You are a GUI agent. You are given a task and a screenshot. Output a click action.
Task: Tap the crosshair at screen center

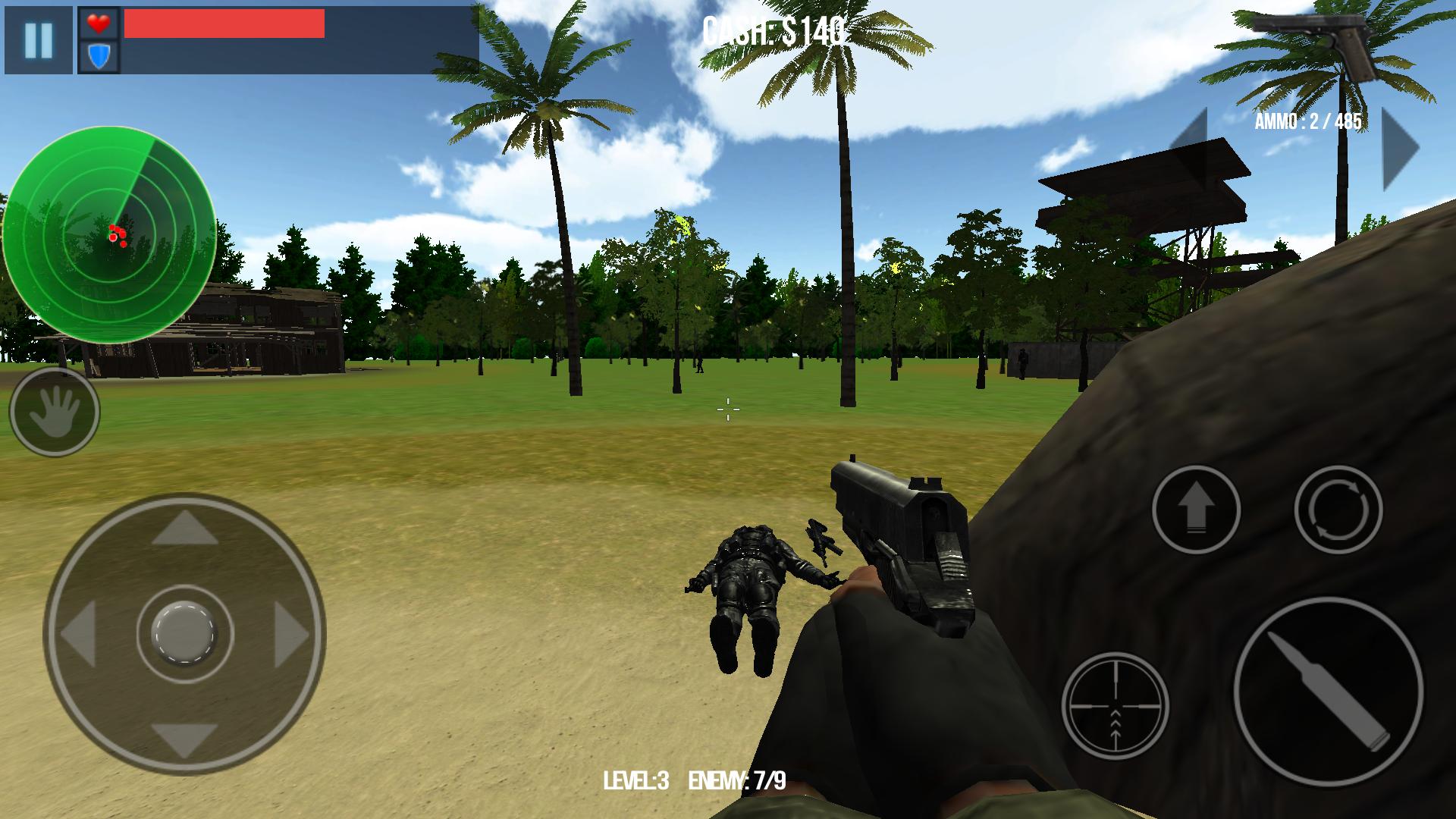coord(728,409)
